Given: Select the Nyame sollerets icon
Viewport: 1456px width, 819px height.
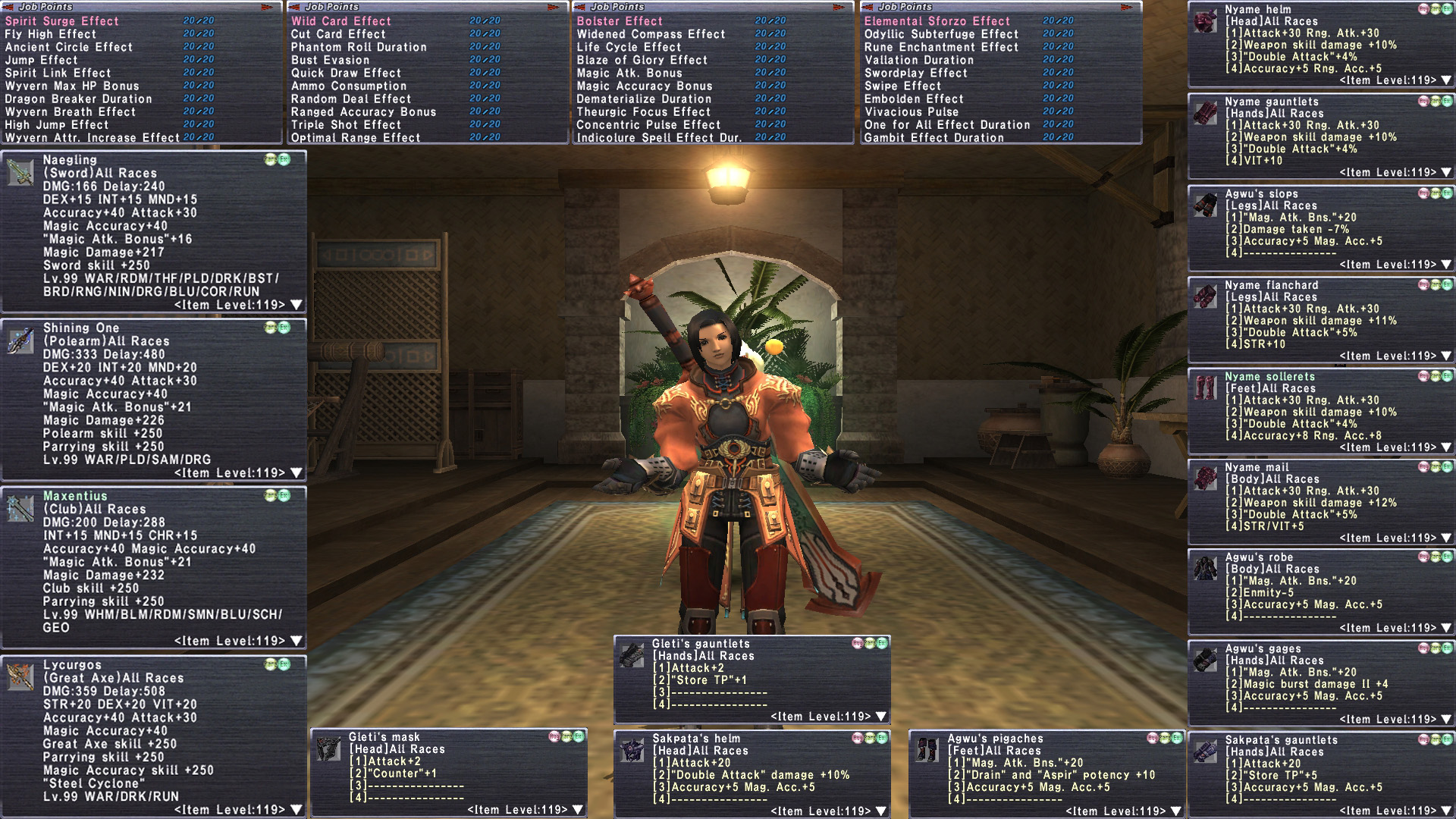Looking at the screenshot, I should [x=1205, y=388].
